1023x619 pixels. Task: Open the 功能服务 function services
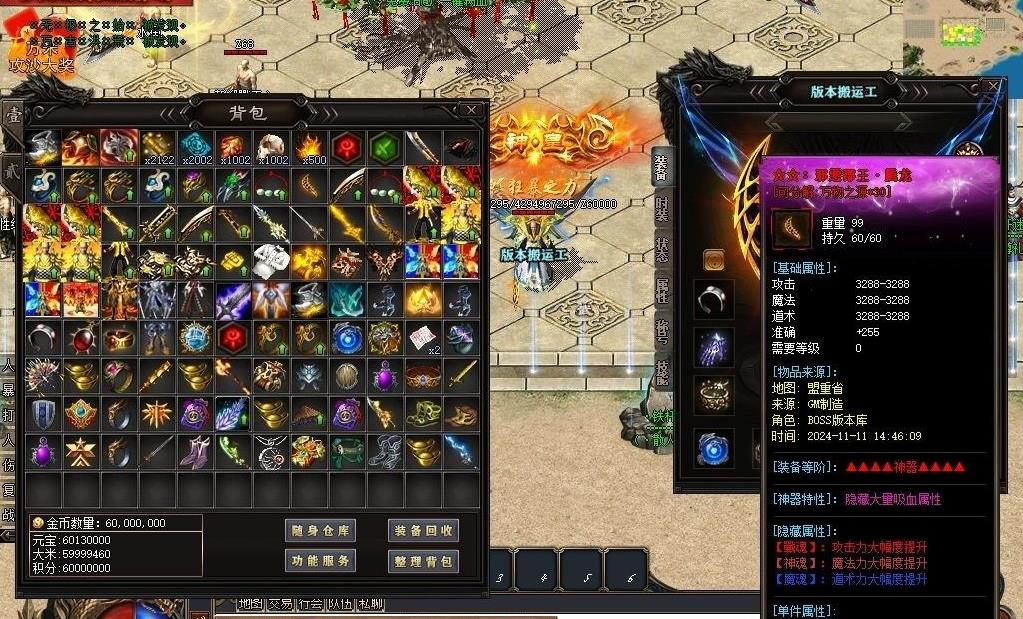(320, 561)
